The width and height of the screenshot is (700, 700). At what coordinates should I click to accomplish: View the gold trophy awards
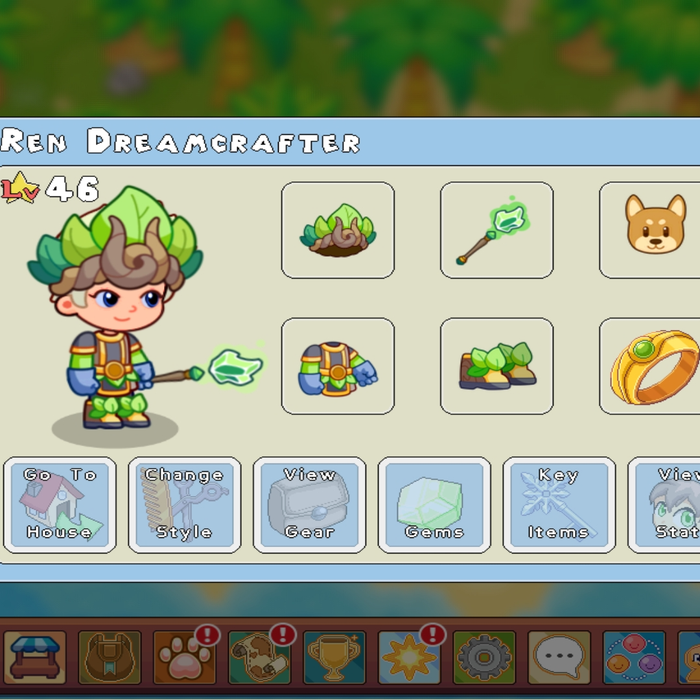click(x=335, y=657)
